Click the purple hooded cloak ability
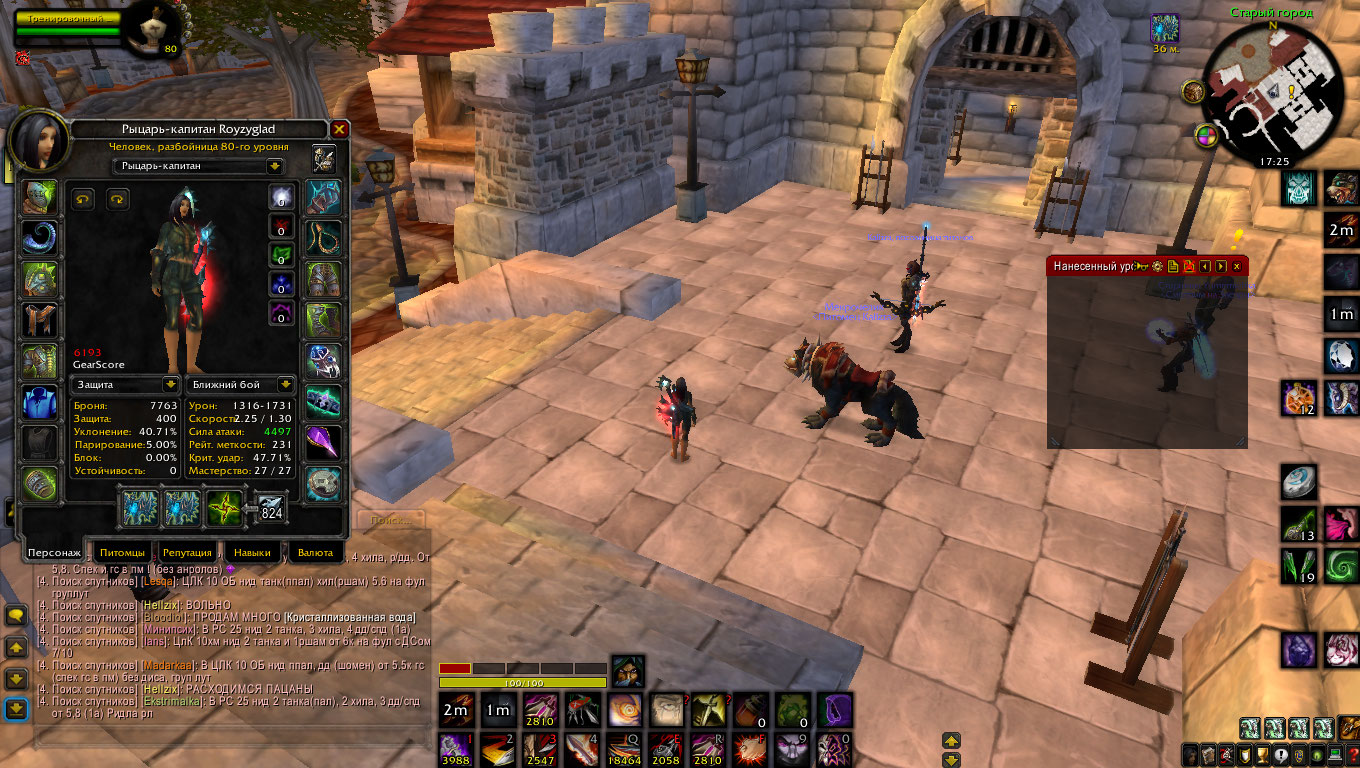Image resolution: width=1360 pixels, height=768 pixels. 834,710
